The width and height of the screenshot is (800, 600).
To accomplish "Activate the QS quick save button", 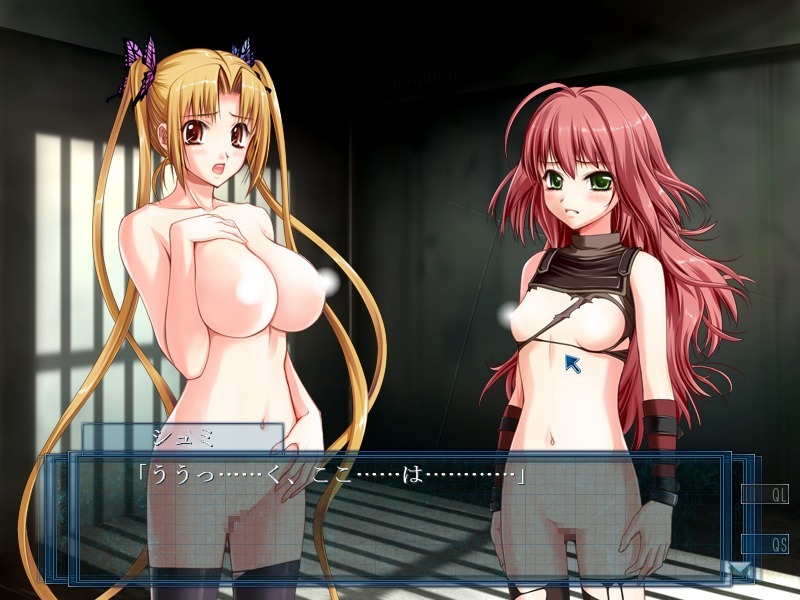I will tap(765, 545).
